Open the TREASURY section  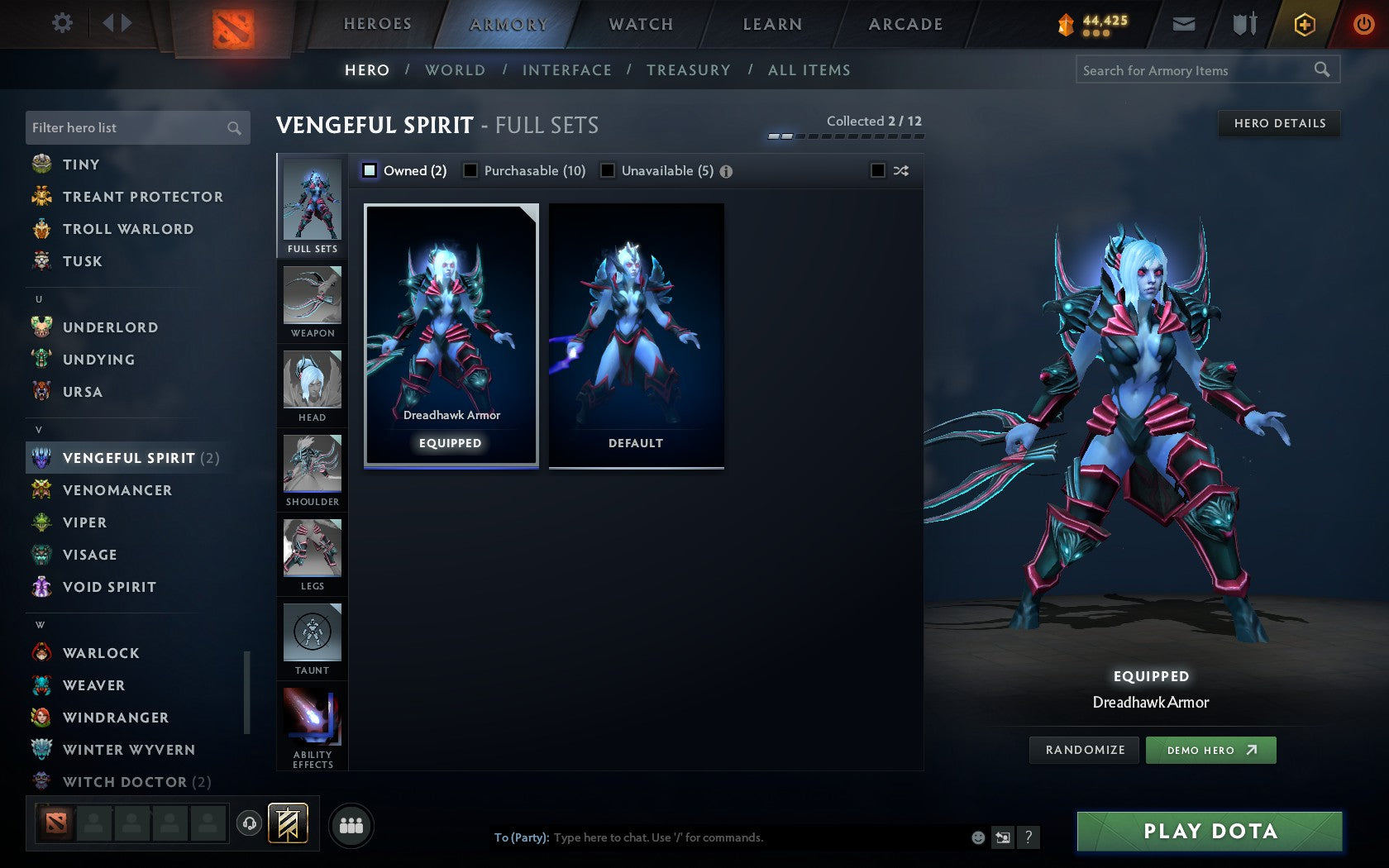click(x=689, y=70)
